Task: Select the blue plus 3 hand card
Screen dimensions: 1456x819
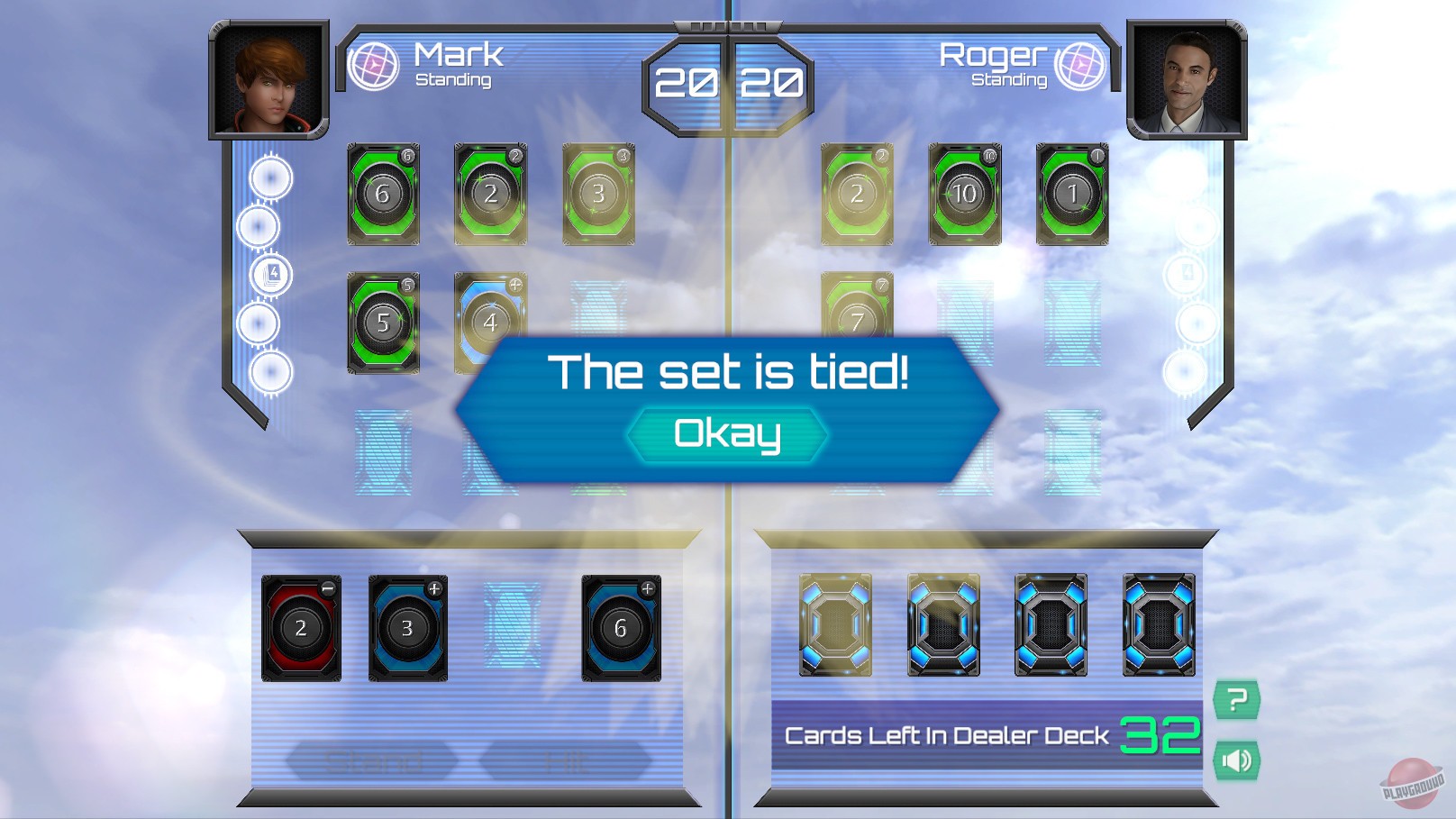Action: pyautogui.click(x=407, y=628)
